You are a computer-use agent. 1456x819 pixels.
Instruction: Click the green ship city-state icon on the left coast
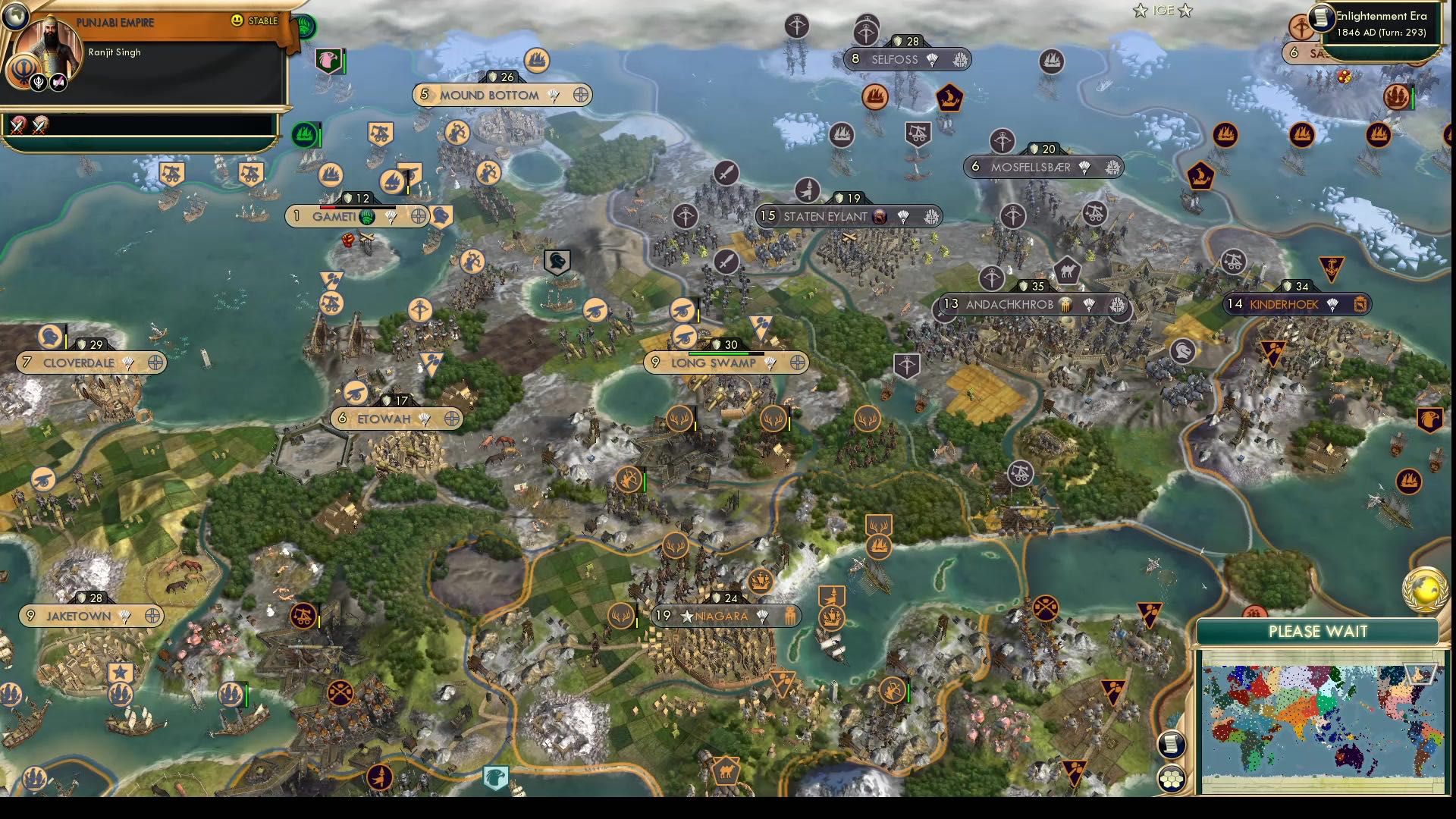303,133
